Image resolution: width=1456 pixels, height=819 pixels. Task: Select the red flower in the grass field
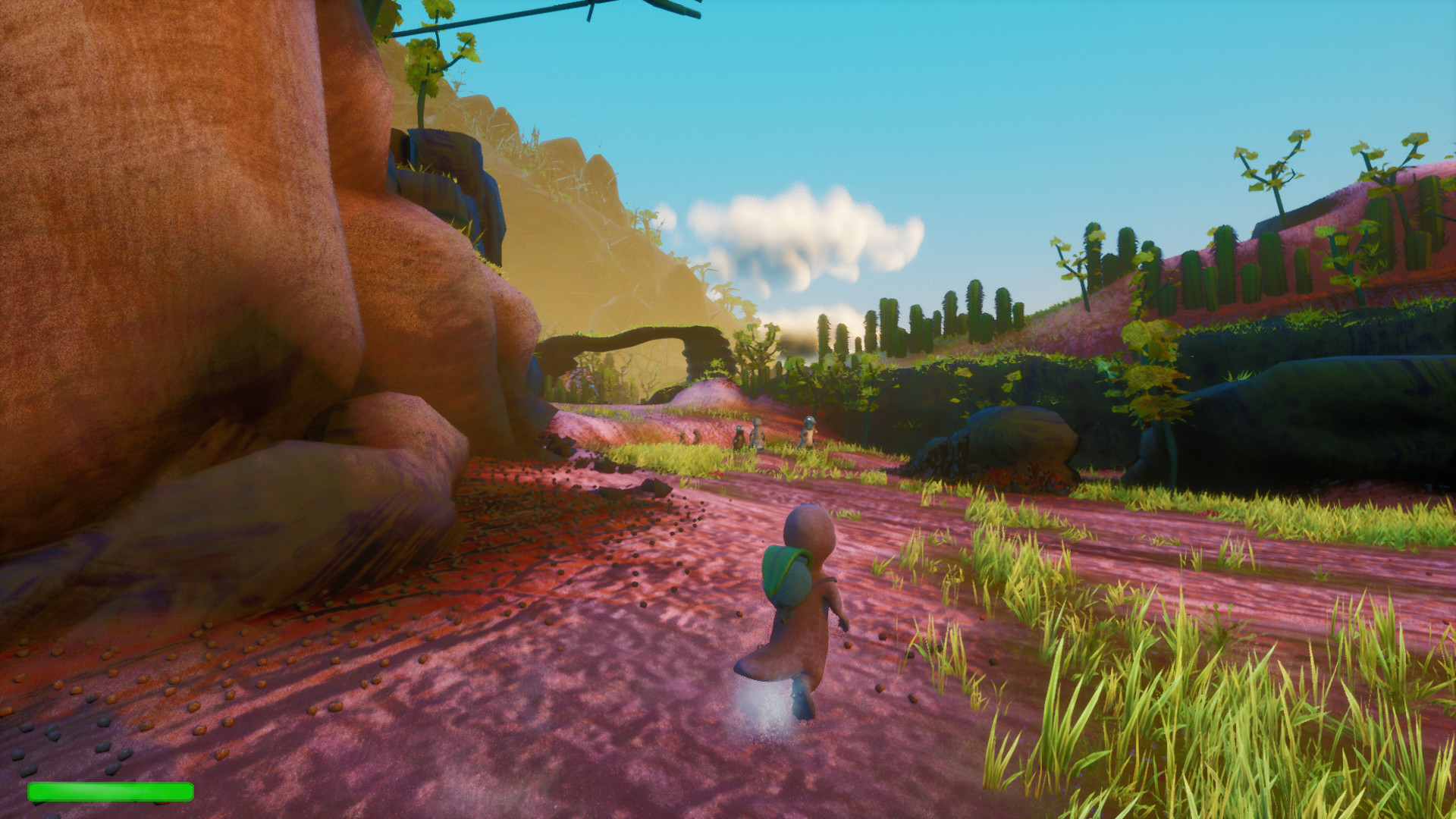[x=716, y=475]
